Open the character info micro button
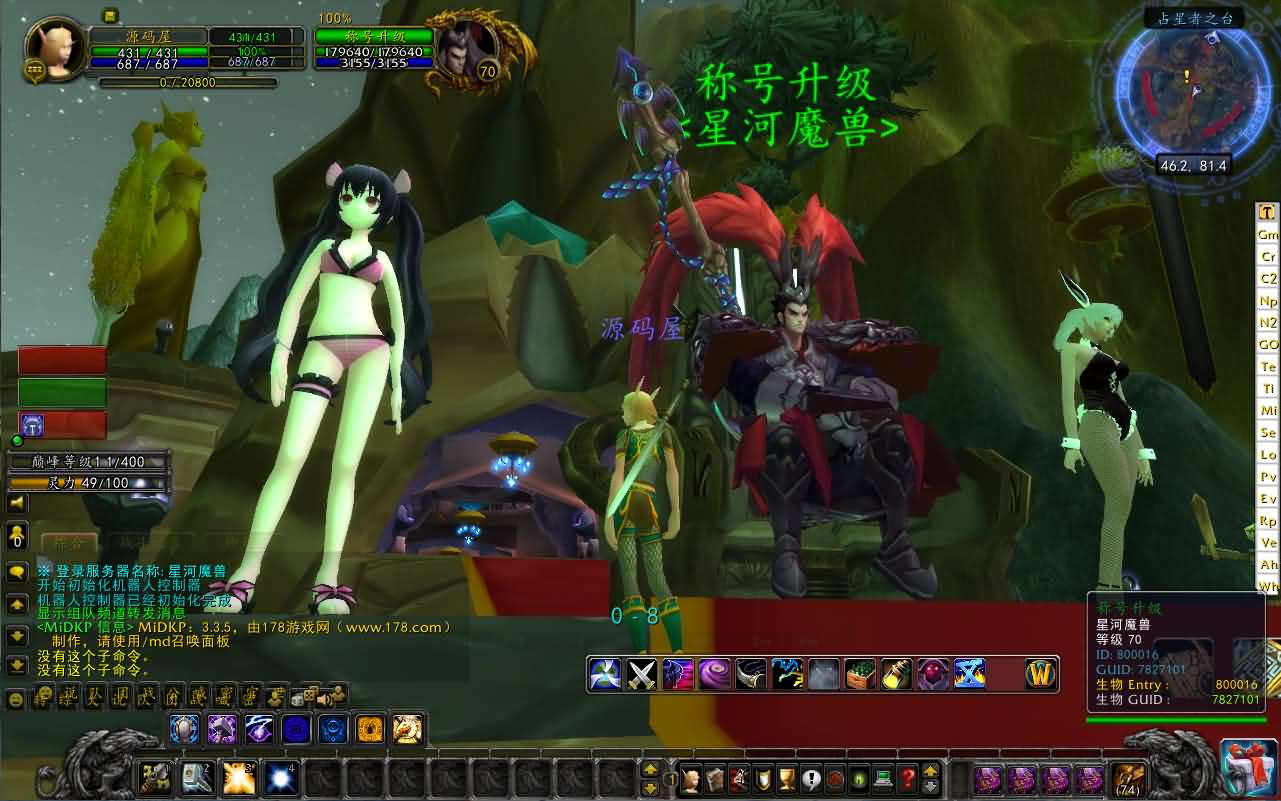Screen dimensions: 1281x801 tap(690, 777)
